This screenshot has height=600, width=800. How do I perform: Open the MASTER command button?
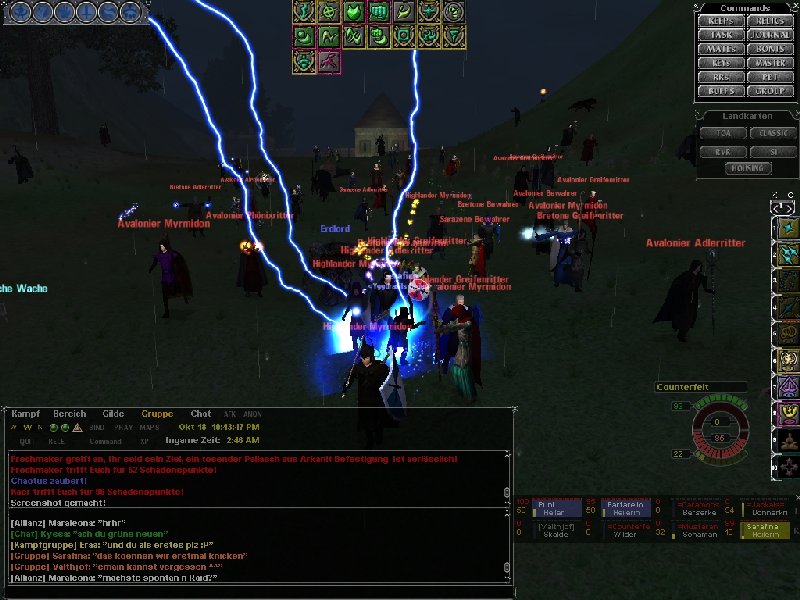pos(769,63)
